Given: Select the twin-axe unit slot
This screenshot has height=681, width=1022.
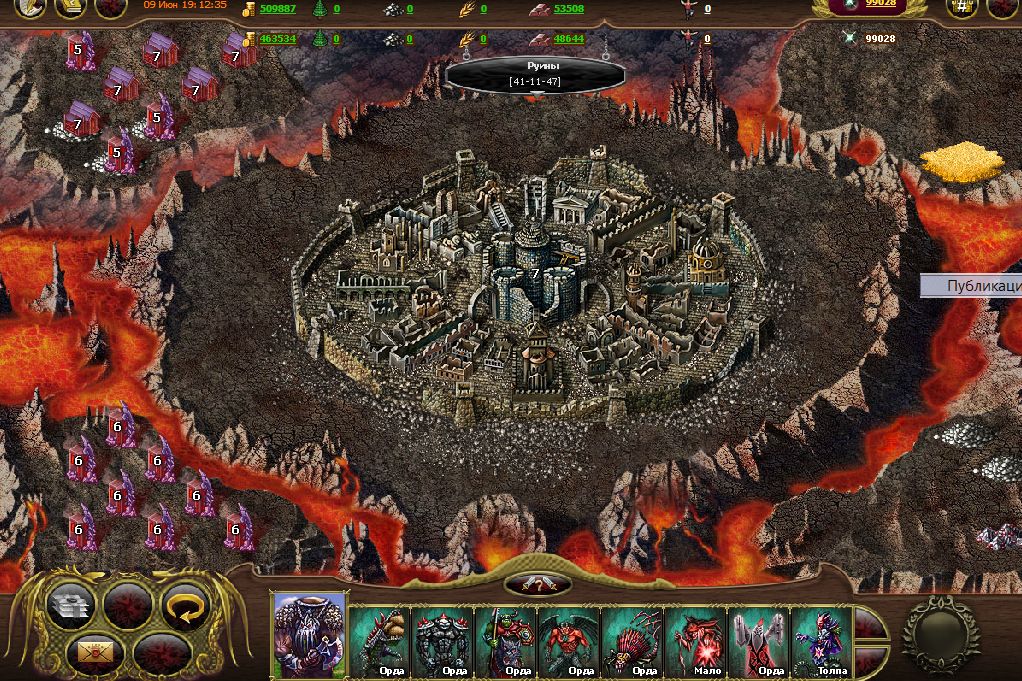Looking at the screenshot, I should (x=757, y=638).
